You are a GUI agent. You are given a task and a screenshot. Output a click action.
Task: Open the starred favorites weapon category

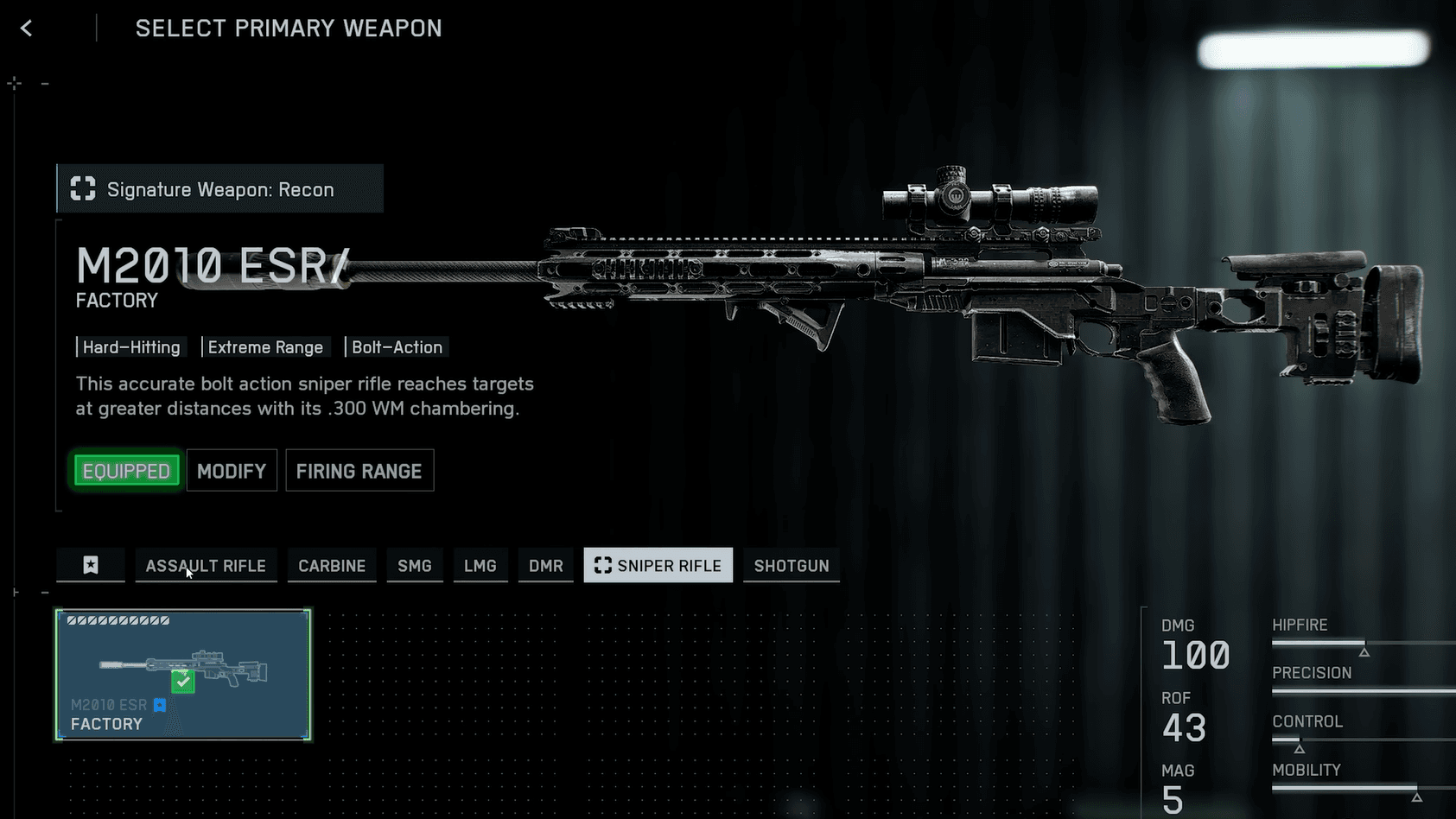[x=90, y=566]
